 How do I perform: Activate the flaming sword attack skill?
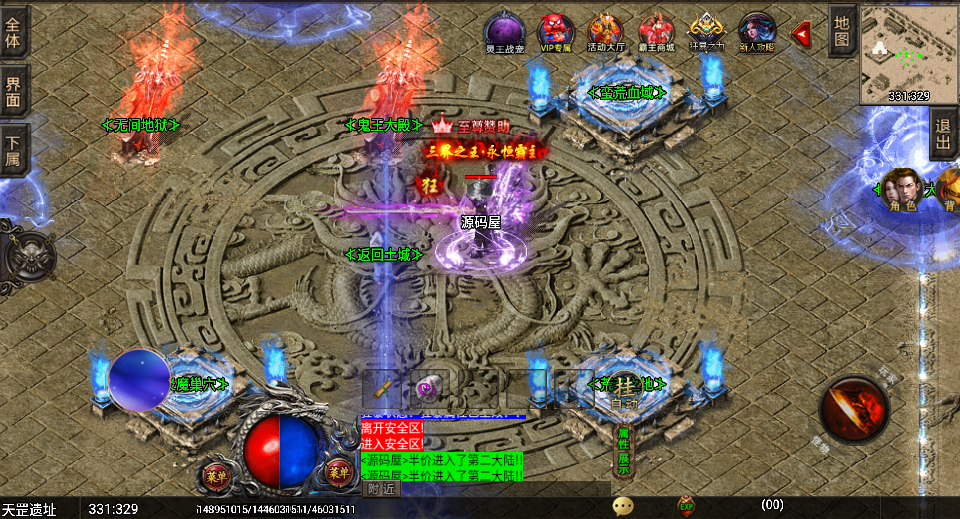[853, 409]
